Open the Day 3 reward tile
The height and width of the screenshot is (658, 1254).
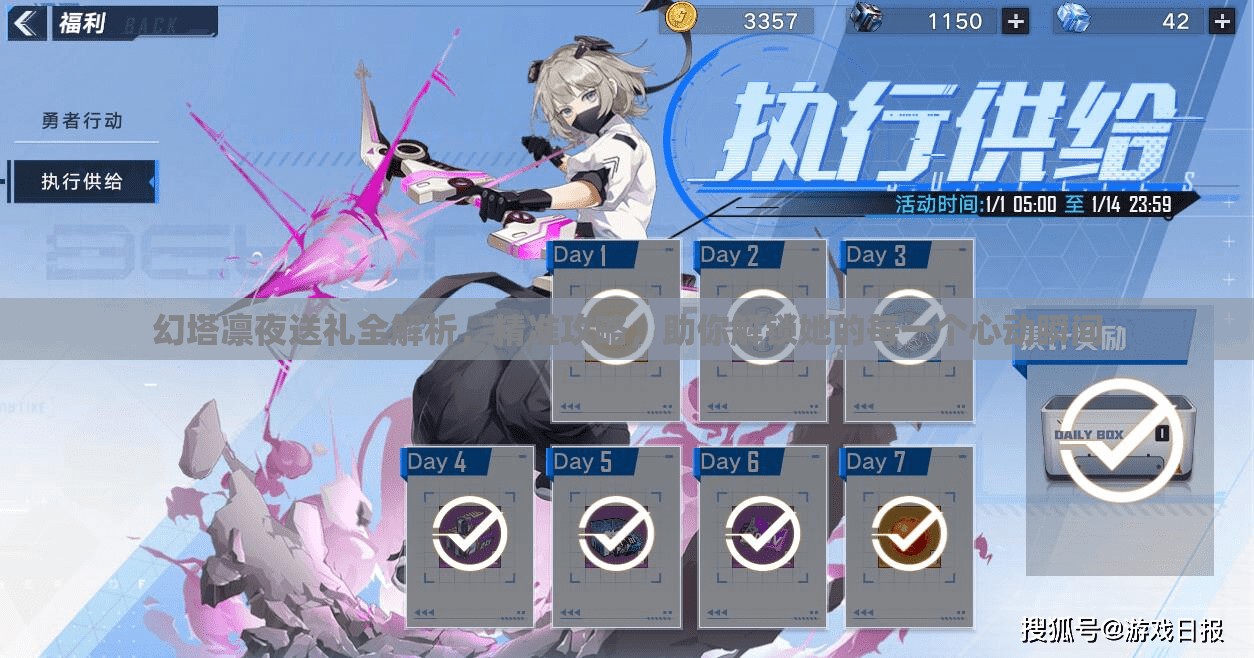[908, 330]
